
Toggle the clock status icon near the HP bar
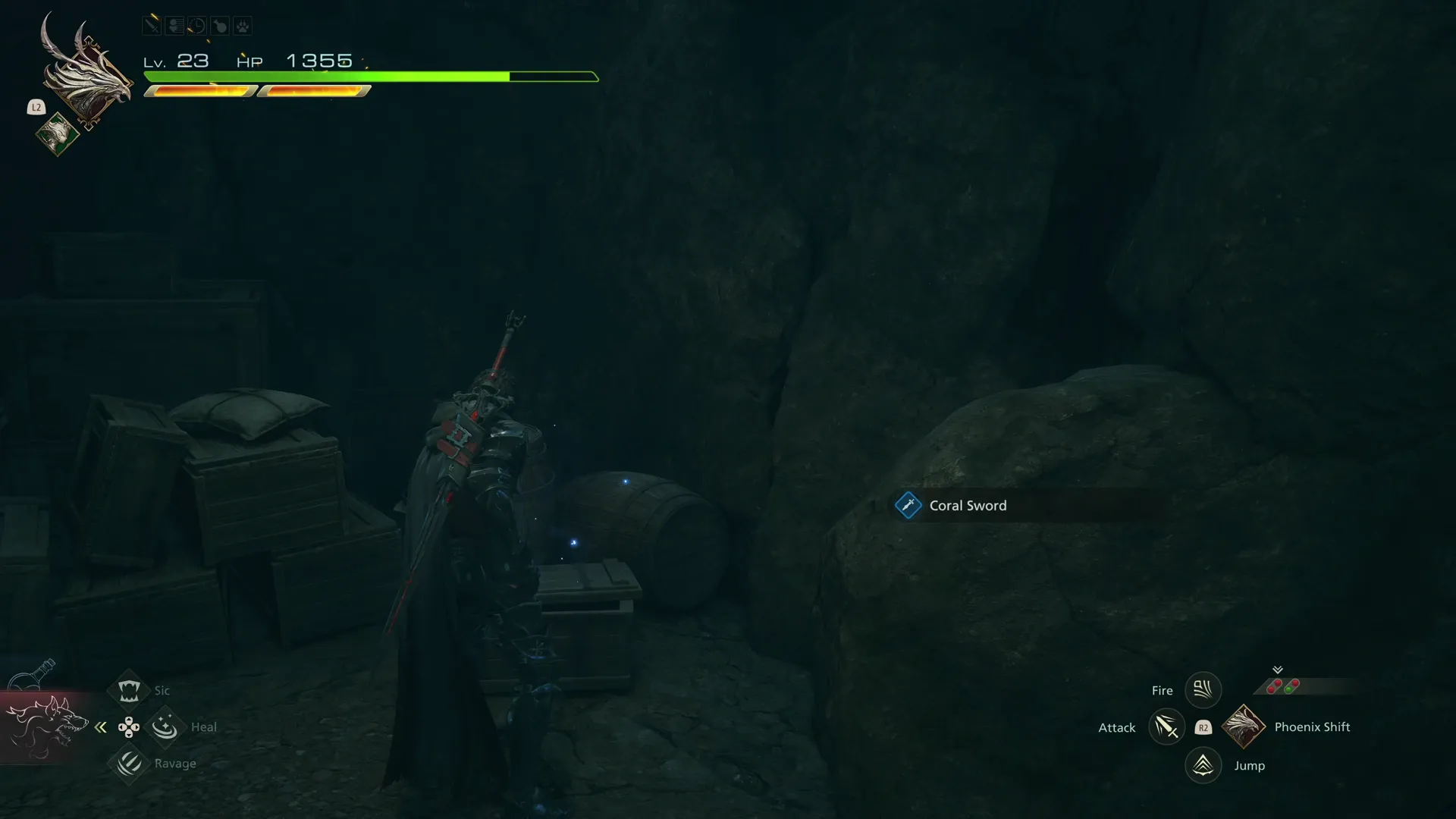pyautogui.click(x=196, y=25)
